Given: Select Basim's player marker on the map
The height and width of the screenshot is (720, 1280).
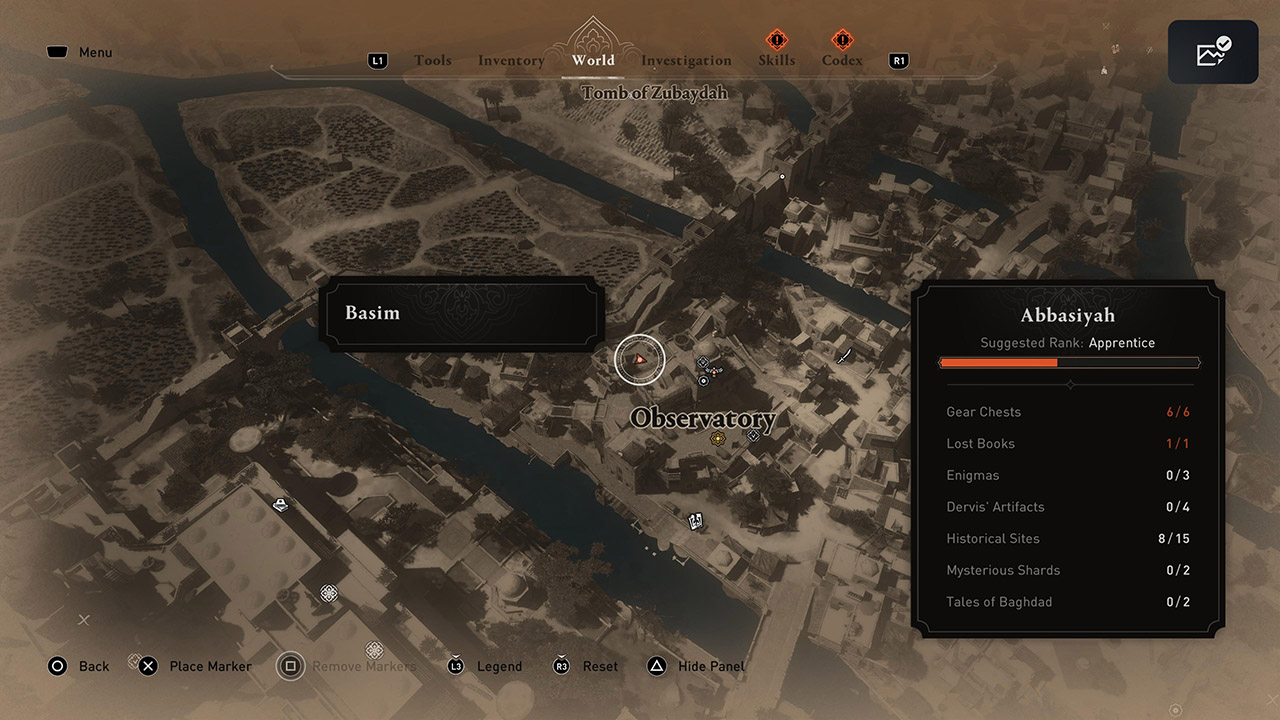Looking at the screenshot, I should [640, 360].
